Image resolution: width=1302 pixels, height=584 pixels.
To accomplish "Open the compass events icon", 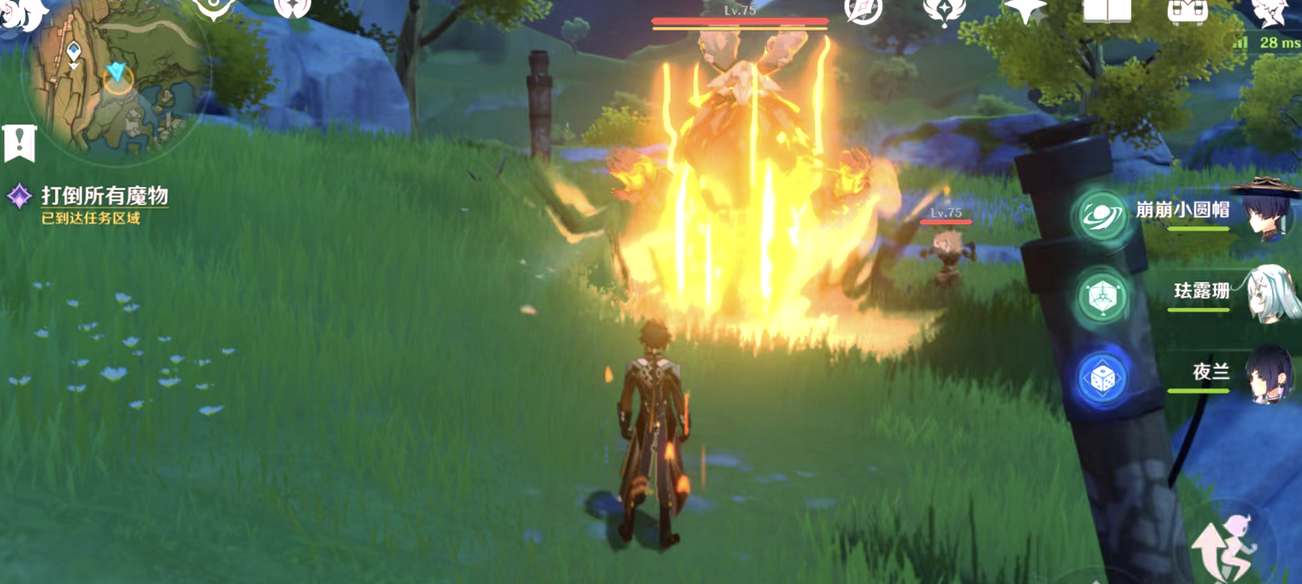I will (x=863, y=10).
